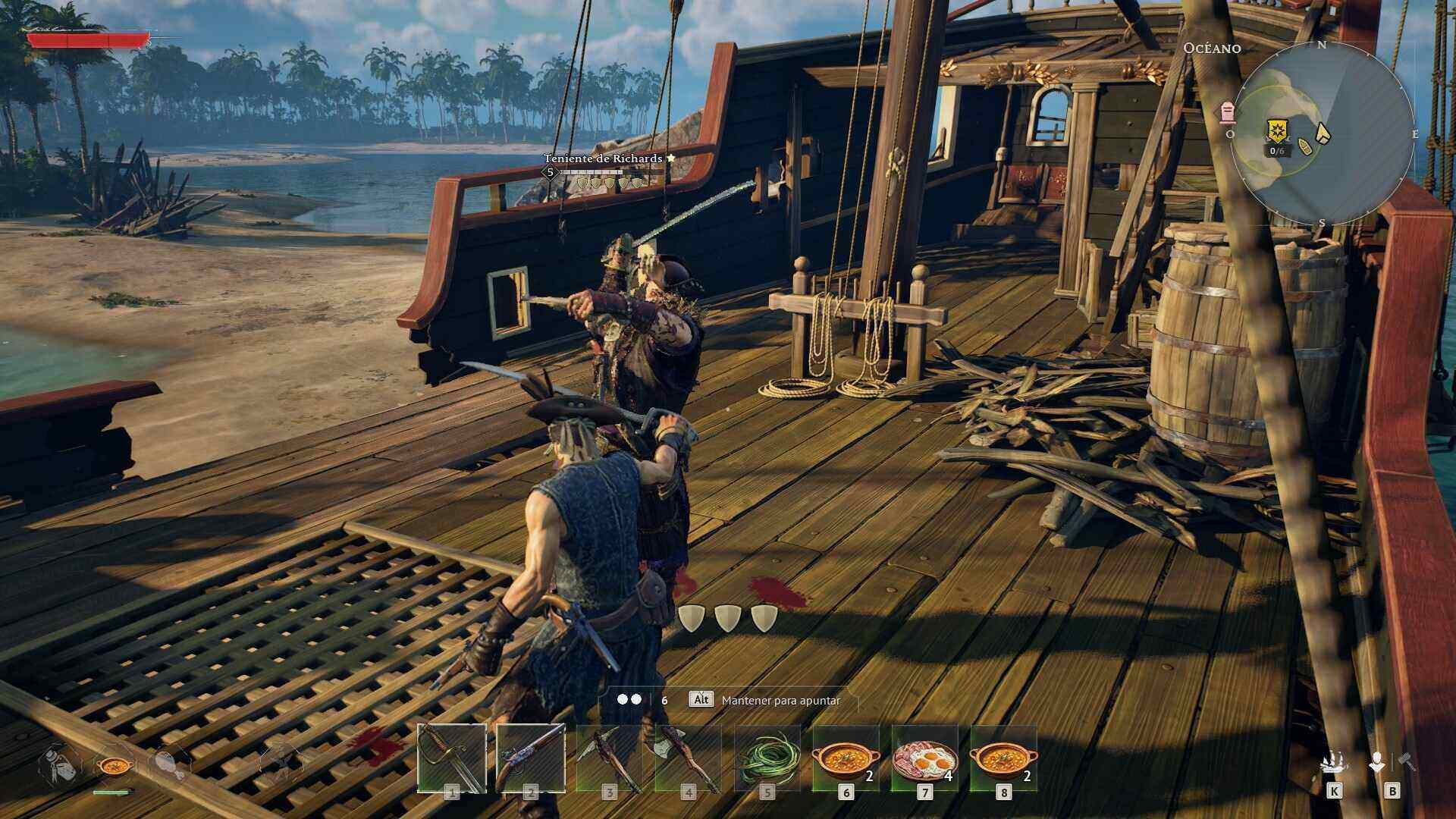This screenshot has height=819, width=1456.
Task: Click the small boat marker on minimap
Action: [x=1306, y=146]
